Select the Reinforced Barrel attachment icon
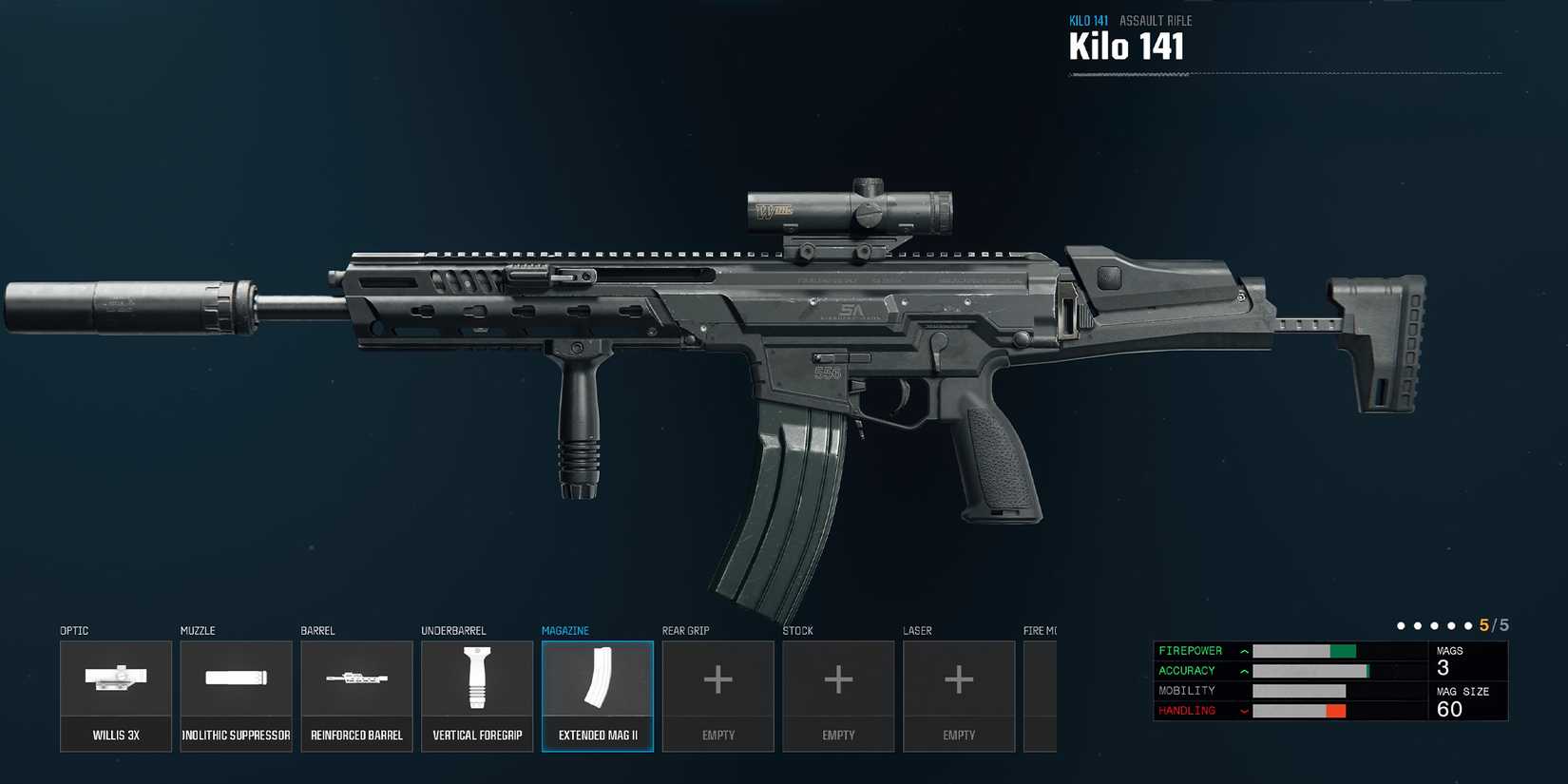Image resolution: width=1568 pixels, height=784 pixels. pyautogui.click(x=356, y=679)
